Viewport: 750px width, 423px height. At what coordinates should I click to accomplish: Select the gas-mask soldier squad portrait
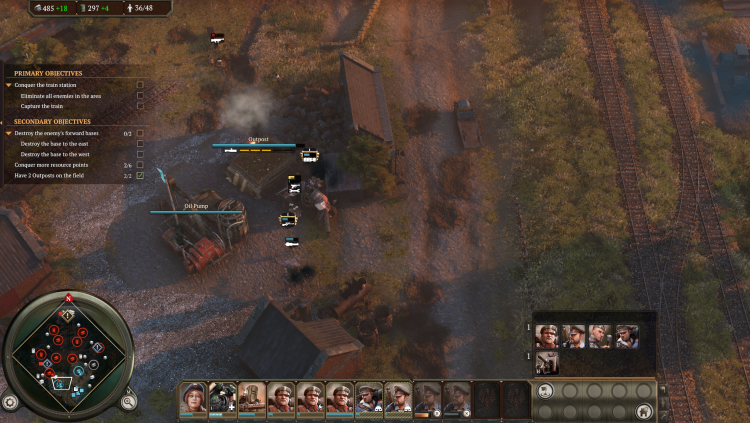222,398
